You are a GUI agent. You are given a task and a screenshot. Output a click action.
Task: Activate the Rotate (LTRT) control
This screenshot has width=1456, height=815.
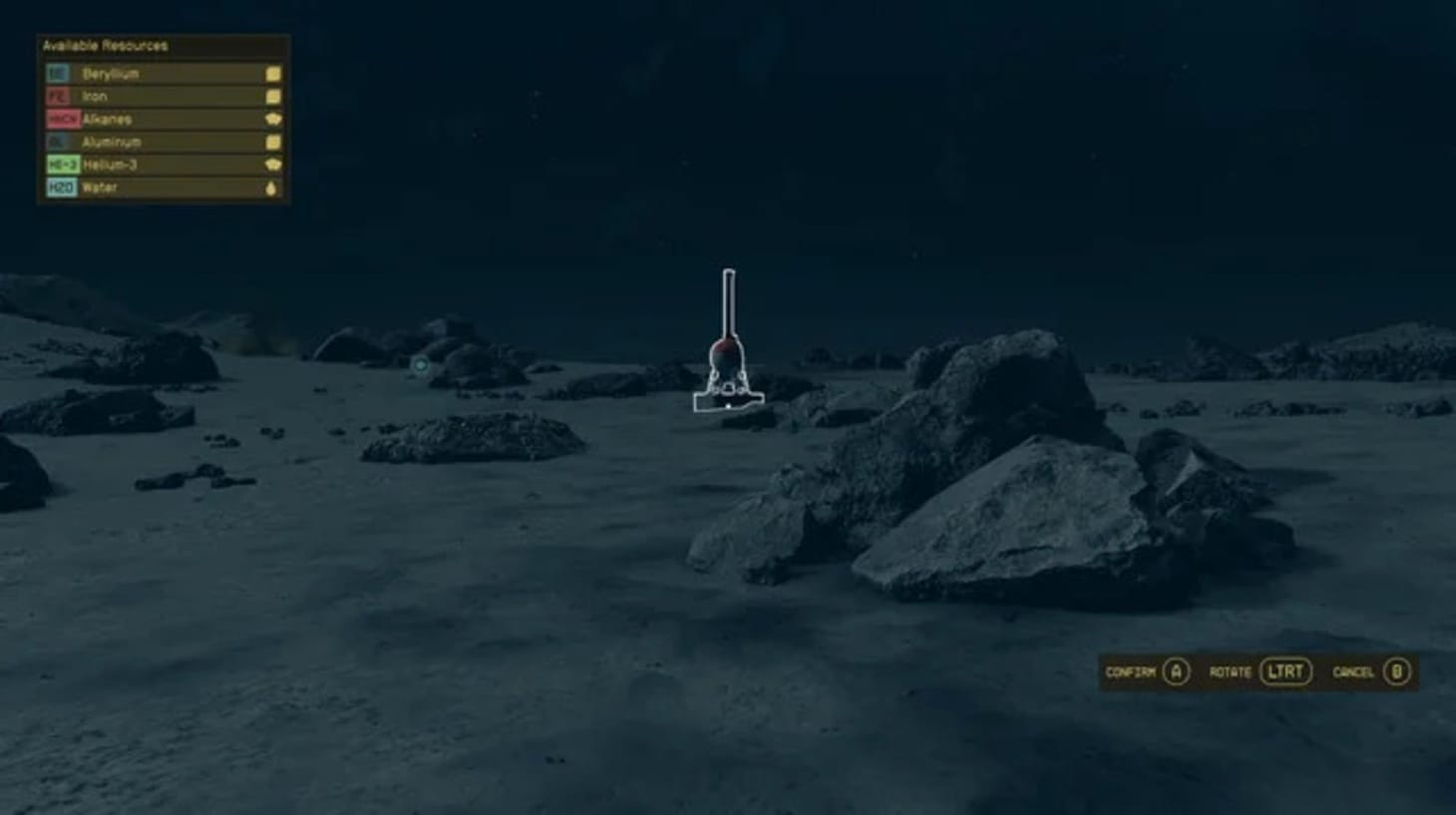click(x=1284, y=672)
